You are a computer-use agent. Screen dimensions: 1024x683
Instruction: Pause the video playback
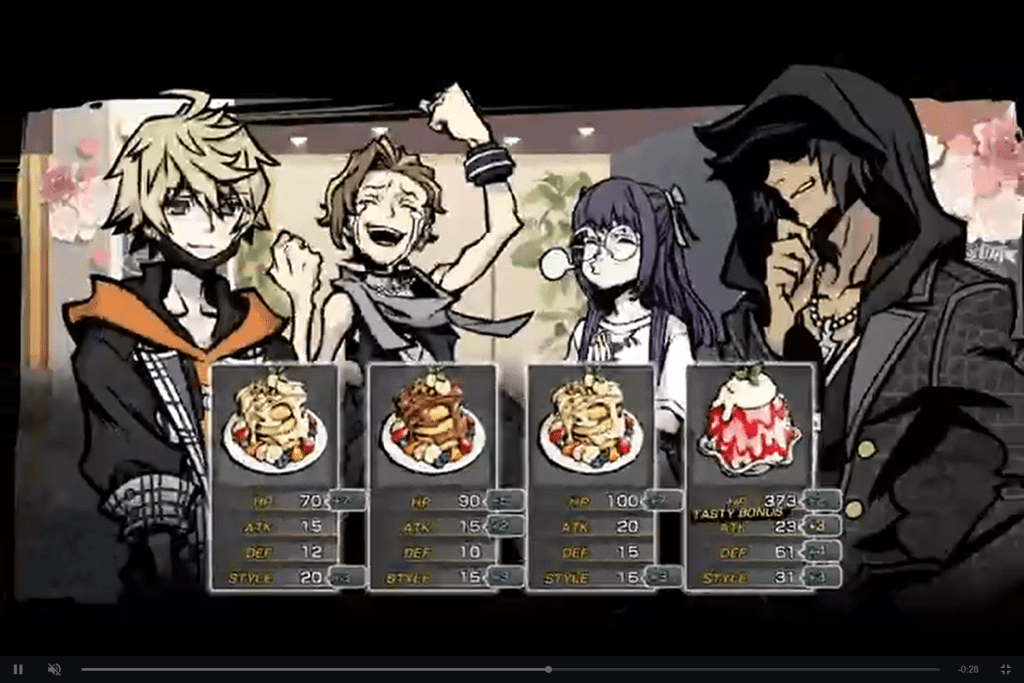point(18,669)
